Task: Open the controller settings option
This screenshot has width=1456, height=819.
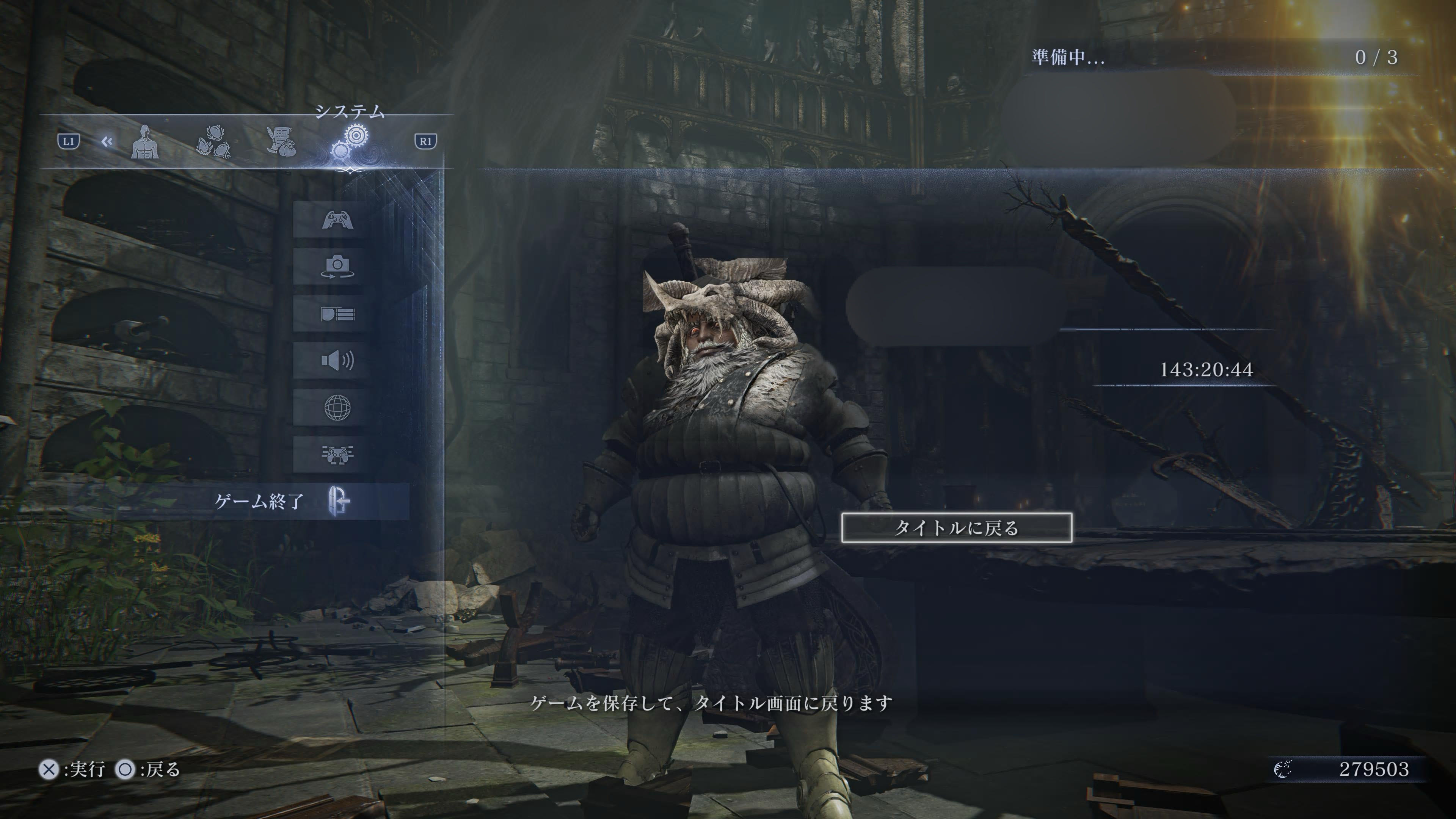Action: click(337, 219)
